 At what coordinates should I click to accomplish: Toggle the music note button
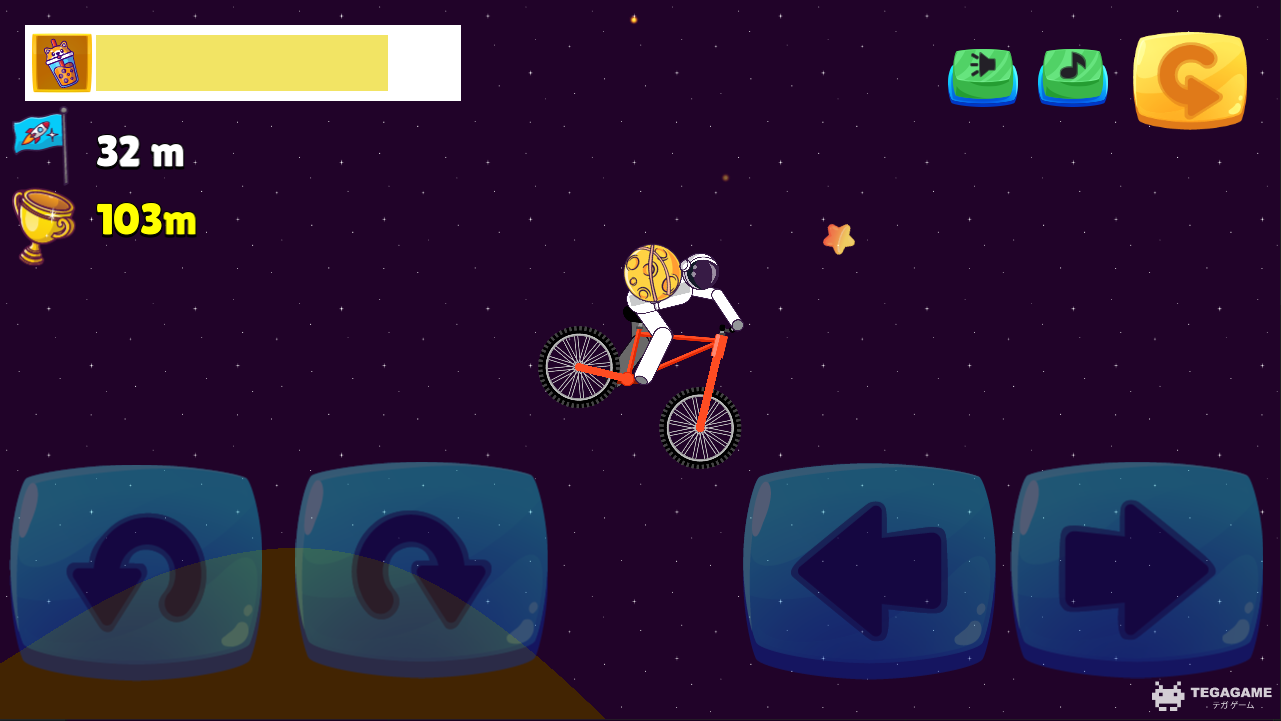click(1073, 75)
